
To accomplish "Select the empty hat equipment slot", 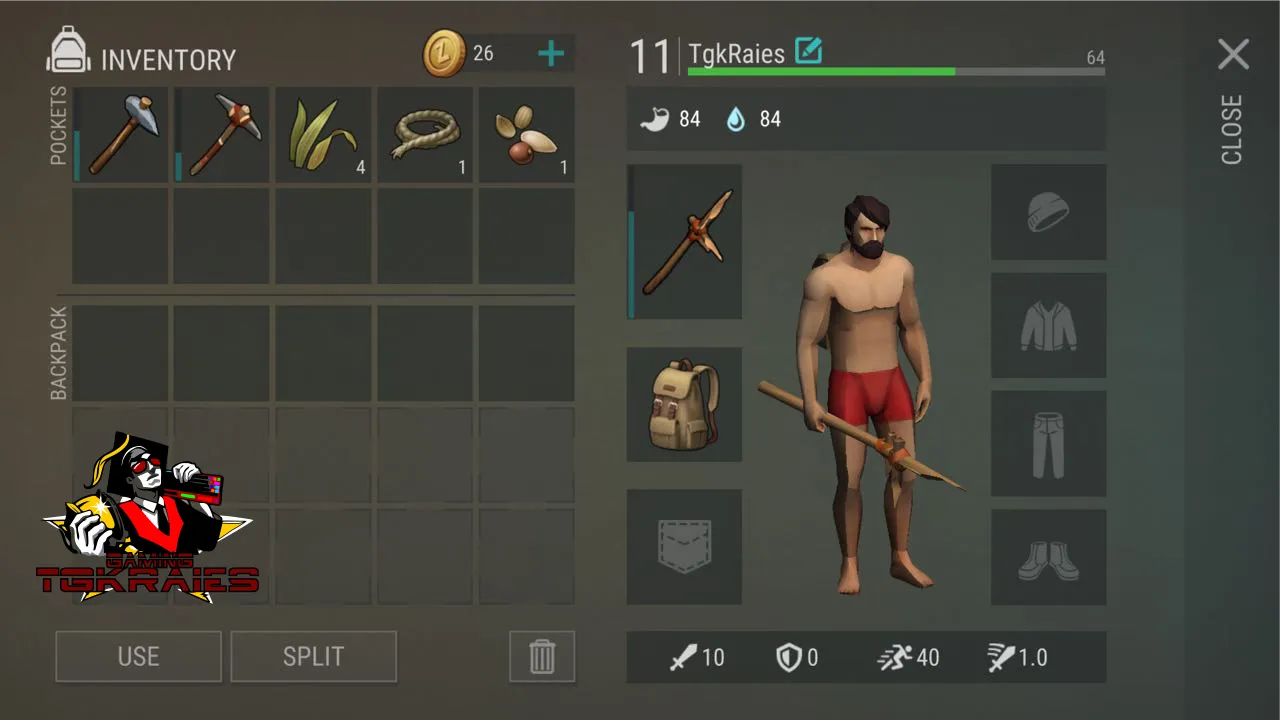I will pos(1048,212).
